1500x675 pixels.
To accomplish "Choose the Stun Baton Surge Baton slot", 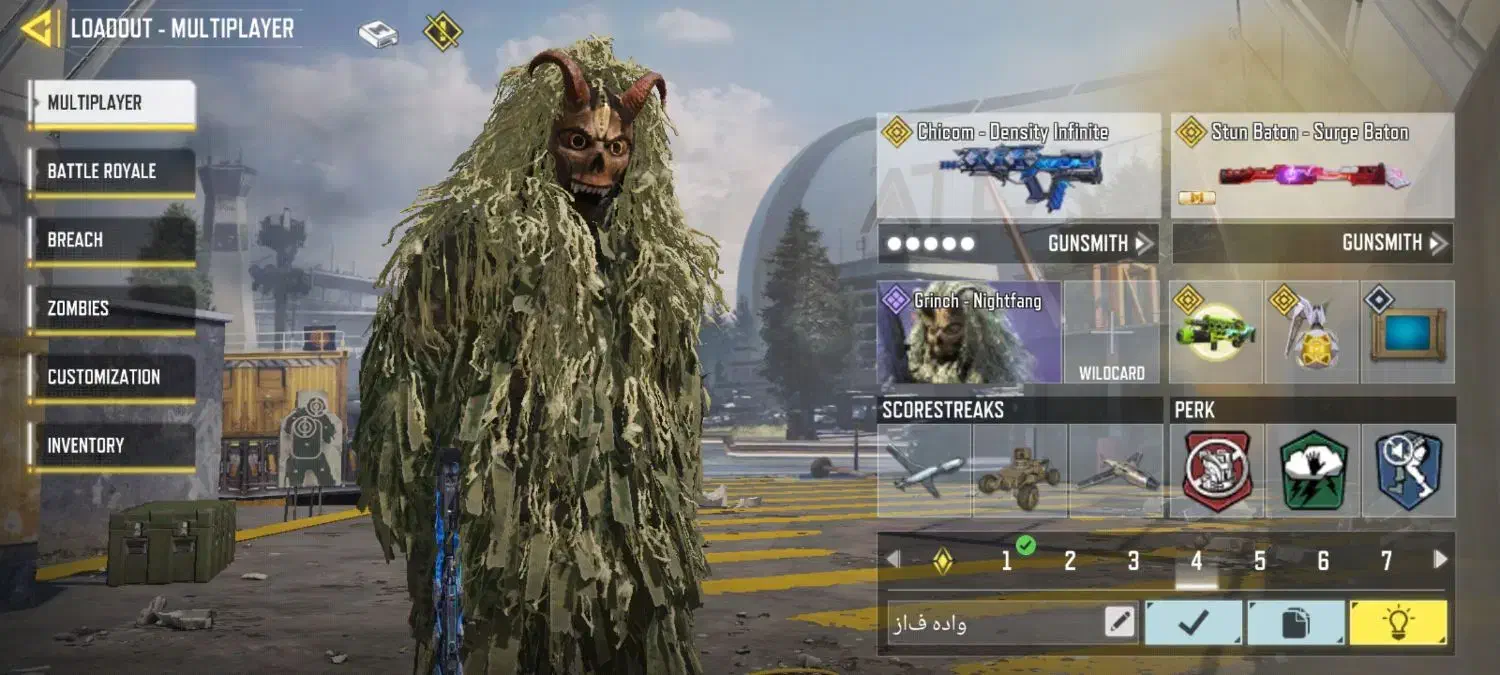I will point(1312,167).
